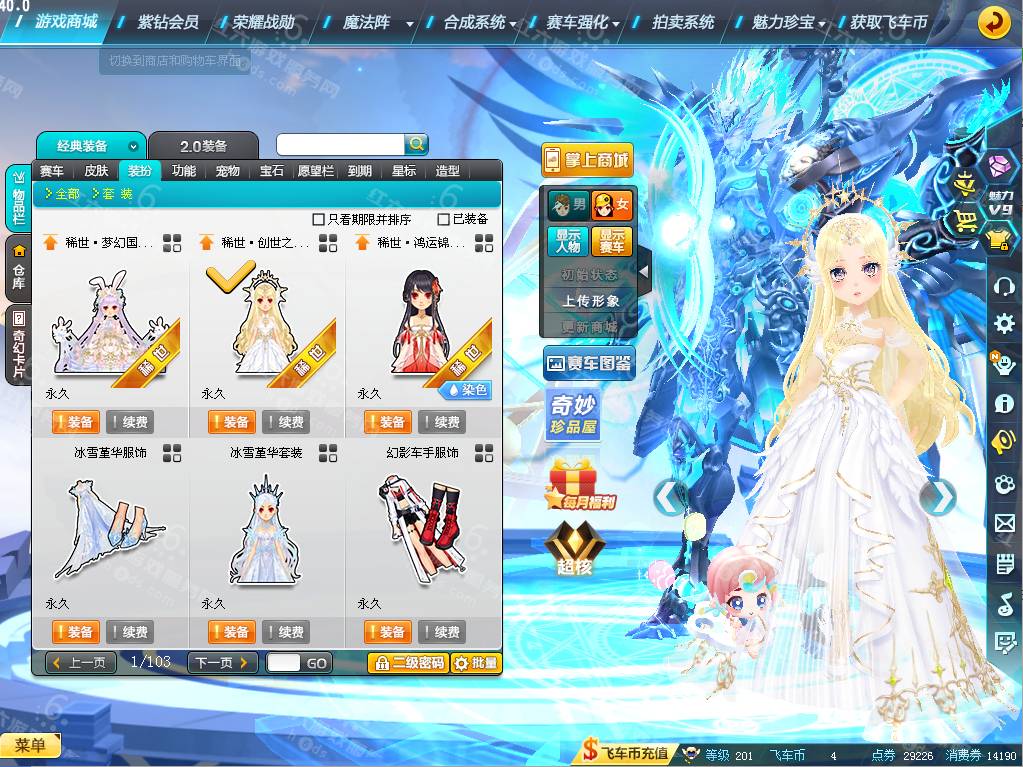Screen dimensions: 1023x767
Task: Click the orange back arrow button
Action: 993,21
